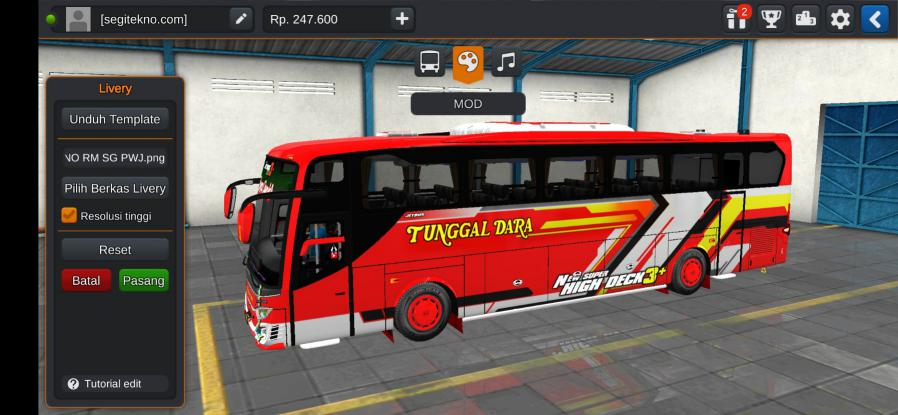Open the gear settings menu
This screenshot has width=898, height=415.
tap(841, 18)
